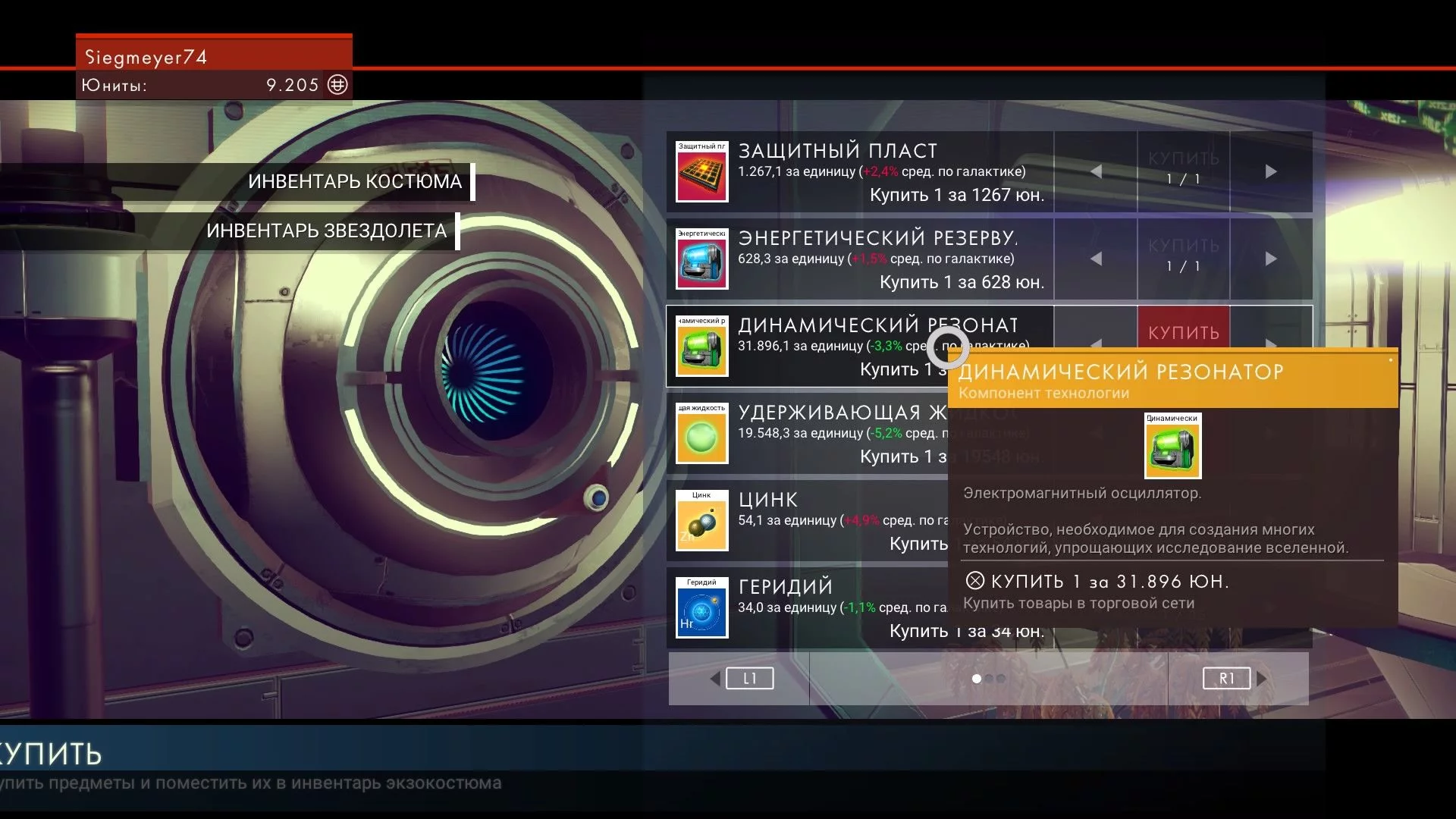Choose the ЦИНК item icon
Screen dimensions: 1456x819
tap(701, 521)
